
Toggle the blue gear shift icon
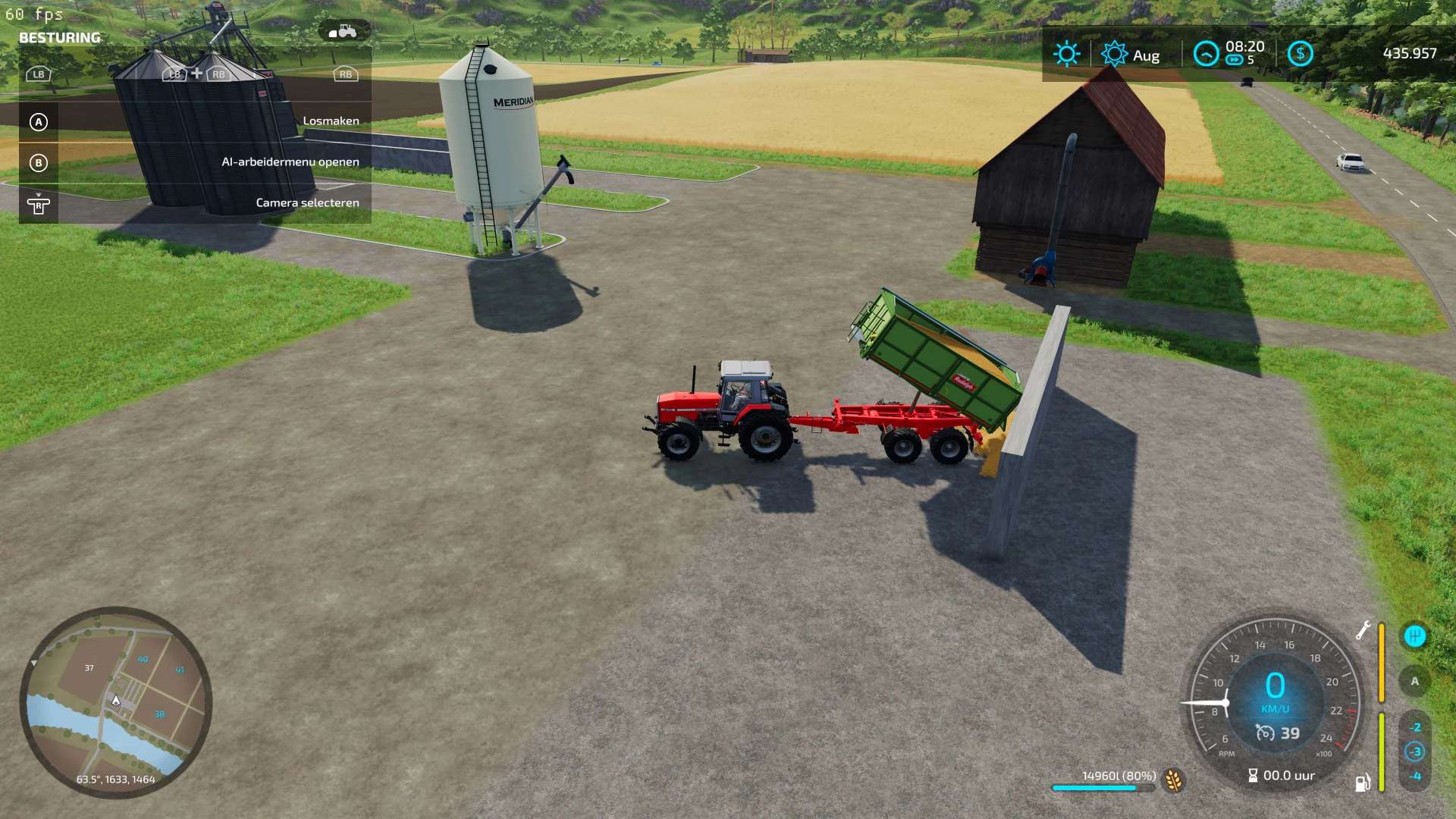point(1414,636)
